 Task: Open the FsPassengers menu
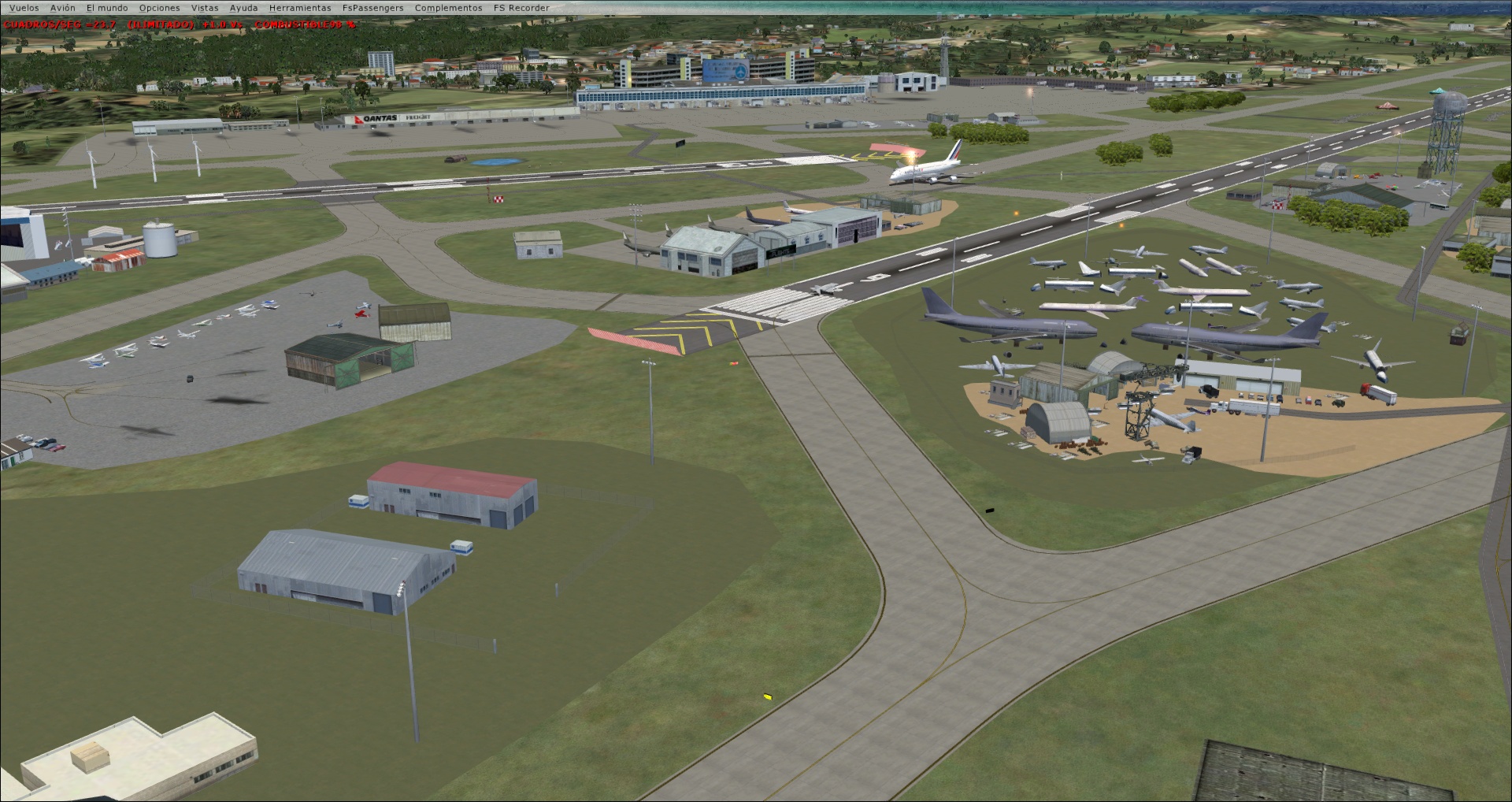(372, 7)
